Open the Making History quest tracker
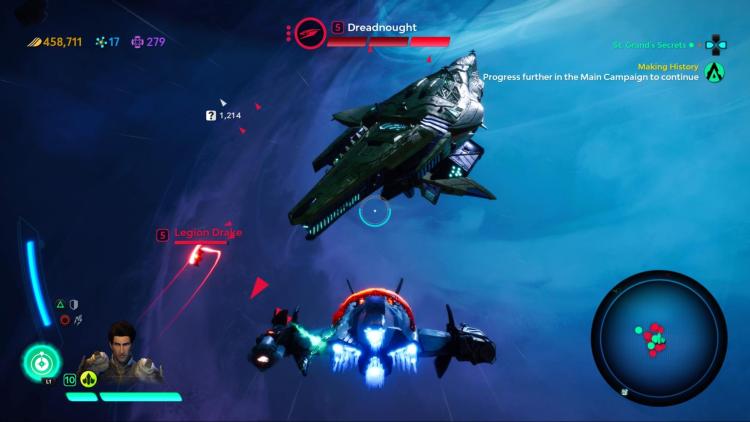 (x=641, y=65)
